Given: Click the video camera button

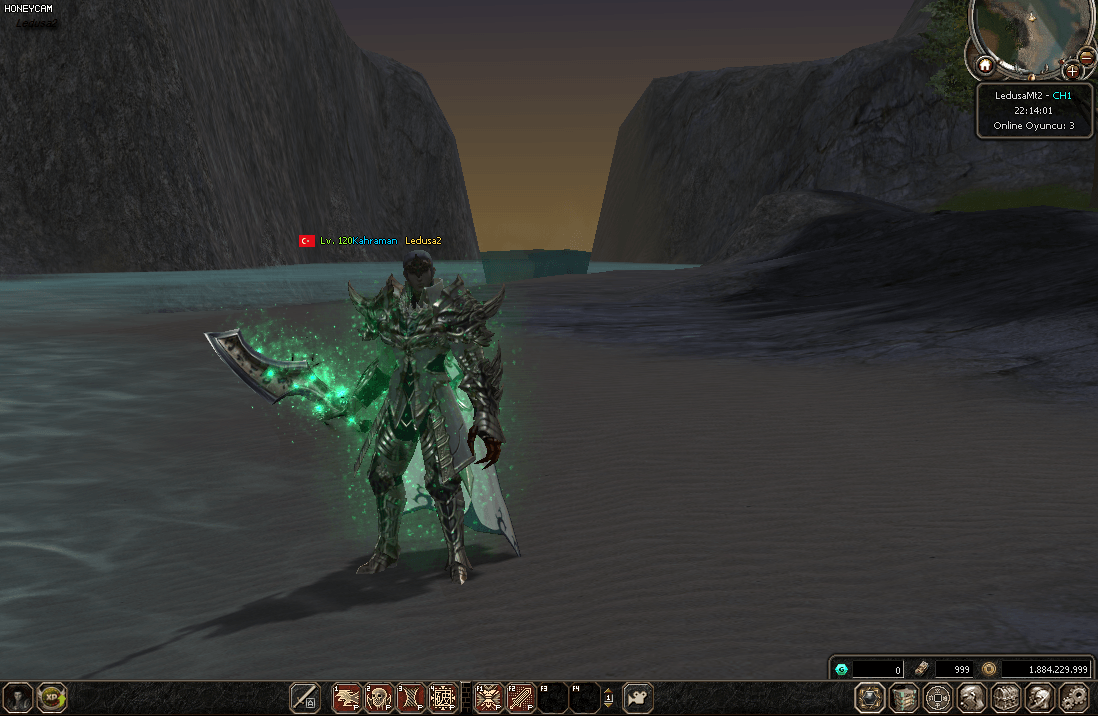Looking at the screenshot, I should pyautogui.click(x=638, y=697).
